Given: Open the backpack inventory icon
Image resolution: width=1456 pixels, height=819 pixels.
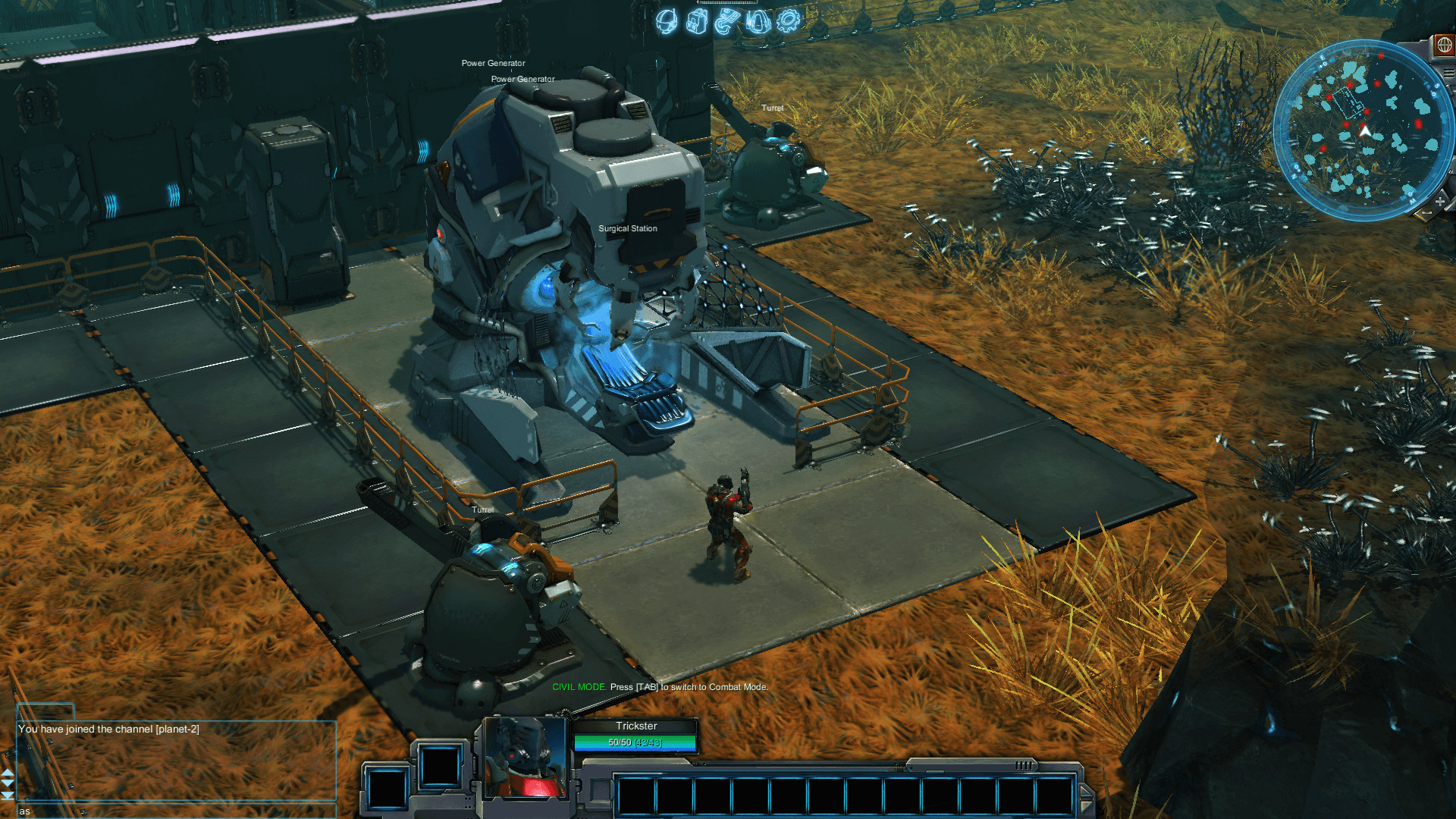Looking at the screenshot, I should tap(696, 21).
